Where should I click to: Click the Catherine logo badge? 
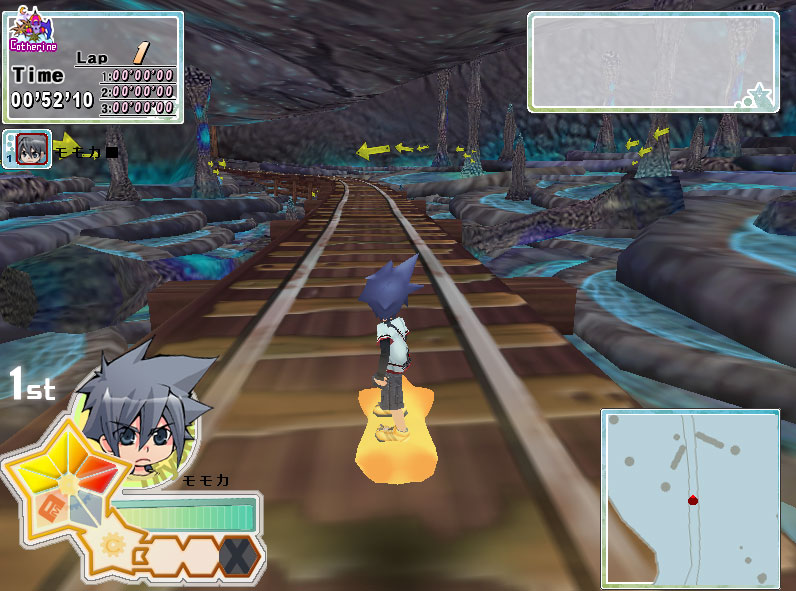33,33
